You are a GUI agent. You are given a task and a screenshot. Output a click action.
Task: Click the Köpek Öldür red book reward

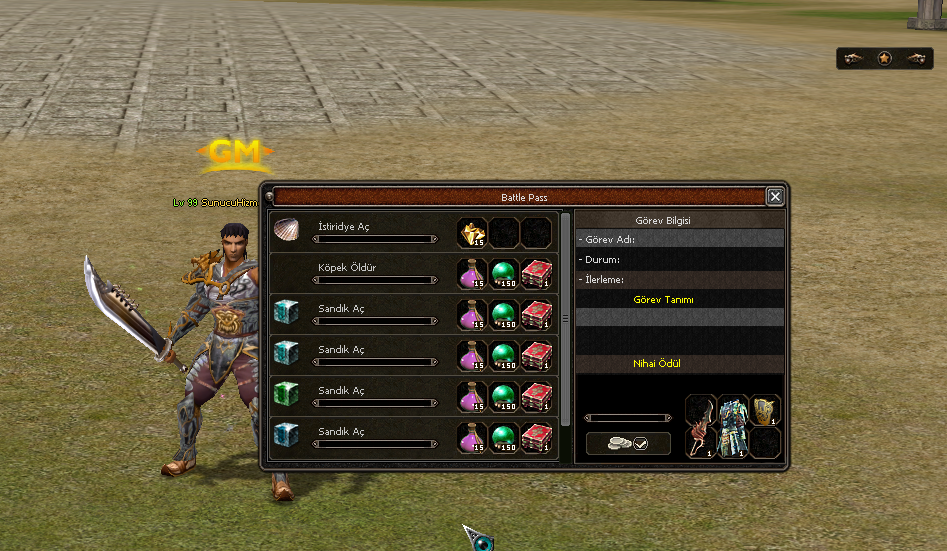(x=537, y=273)
